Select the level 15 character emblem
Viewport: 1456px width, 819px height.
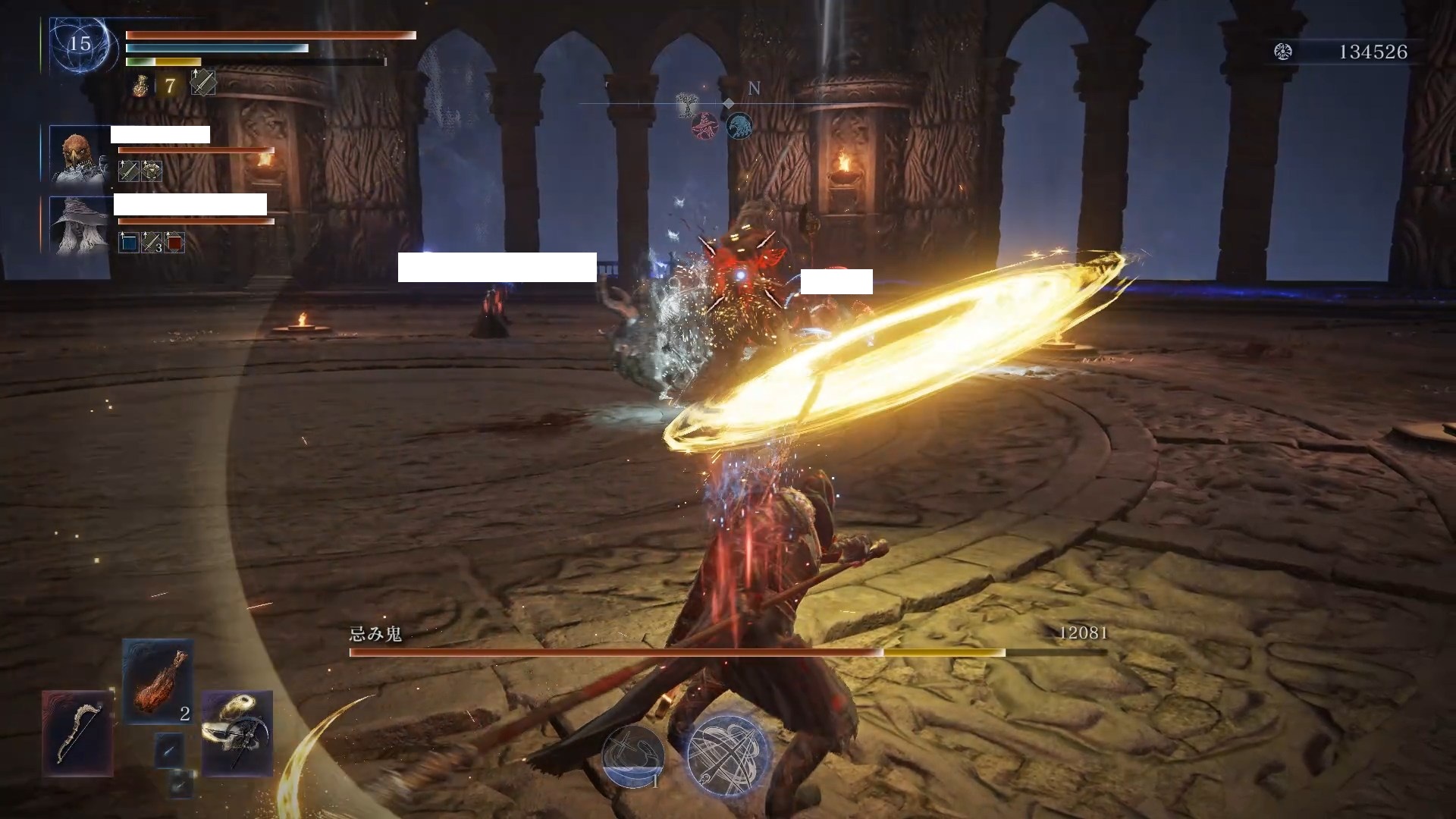(x=80, y=45)
